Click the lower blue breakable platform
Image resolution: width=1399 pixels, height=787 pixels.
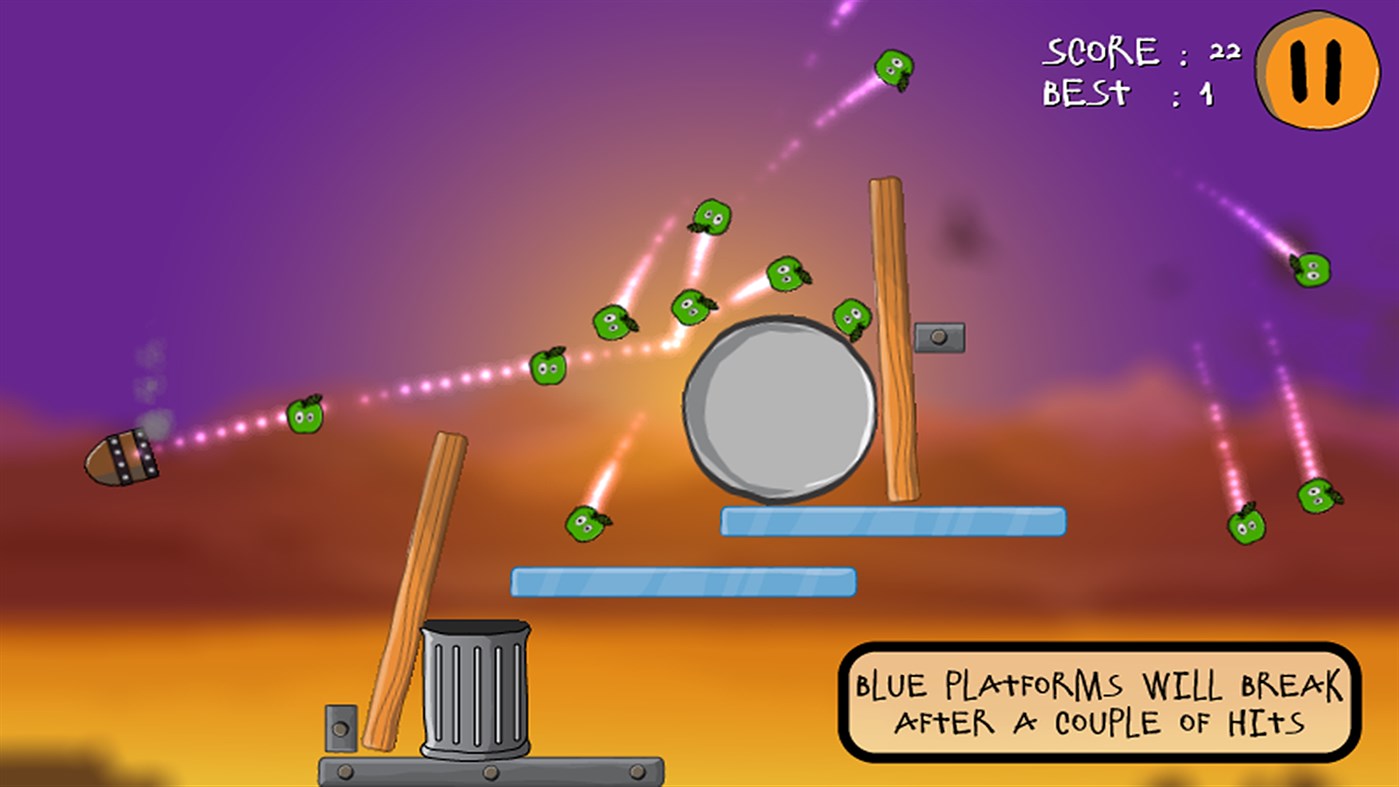(683, 579)
